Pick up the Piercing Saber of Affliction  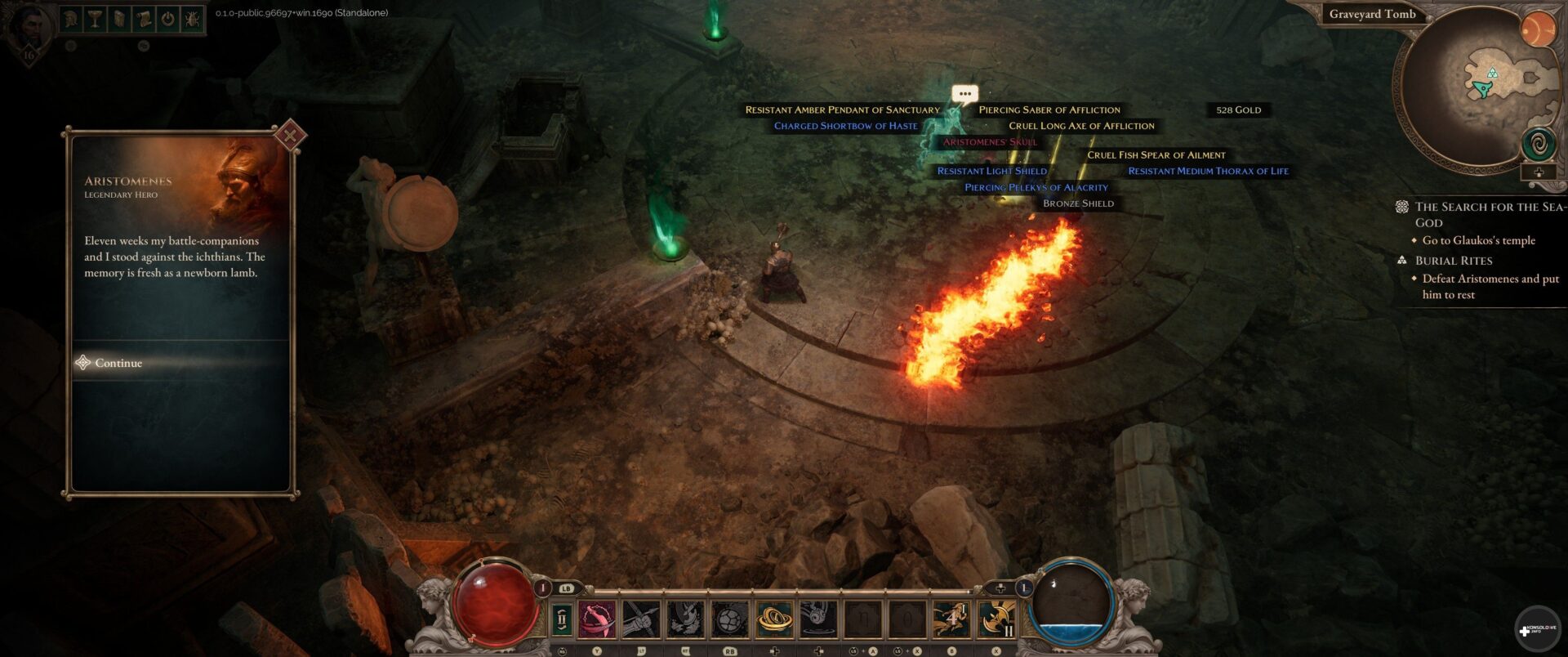(x=1049, y=109)
